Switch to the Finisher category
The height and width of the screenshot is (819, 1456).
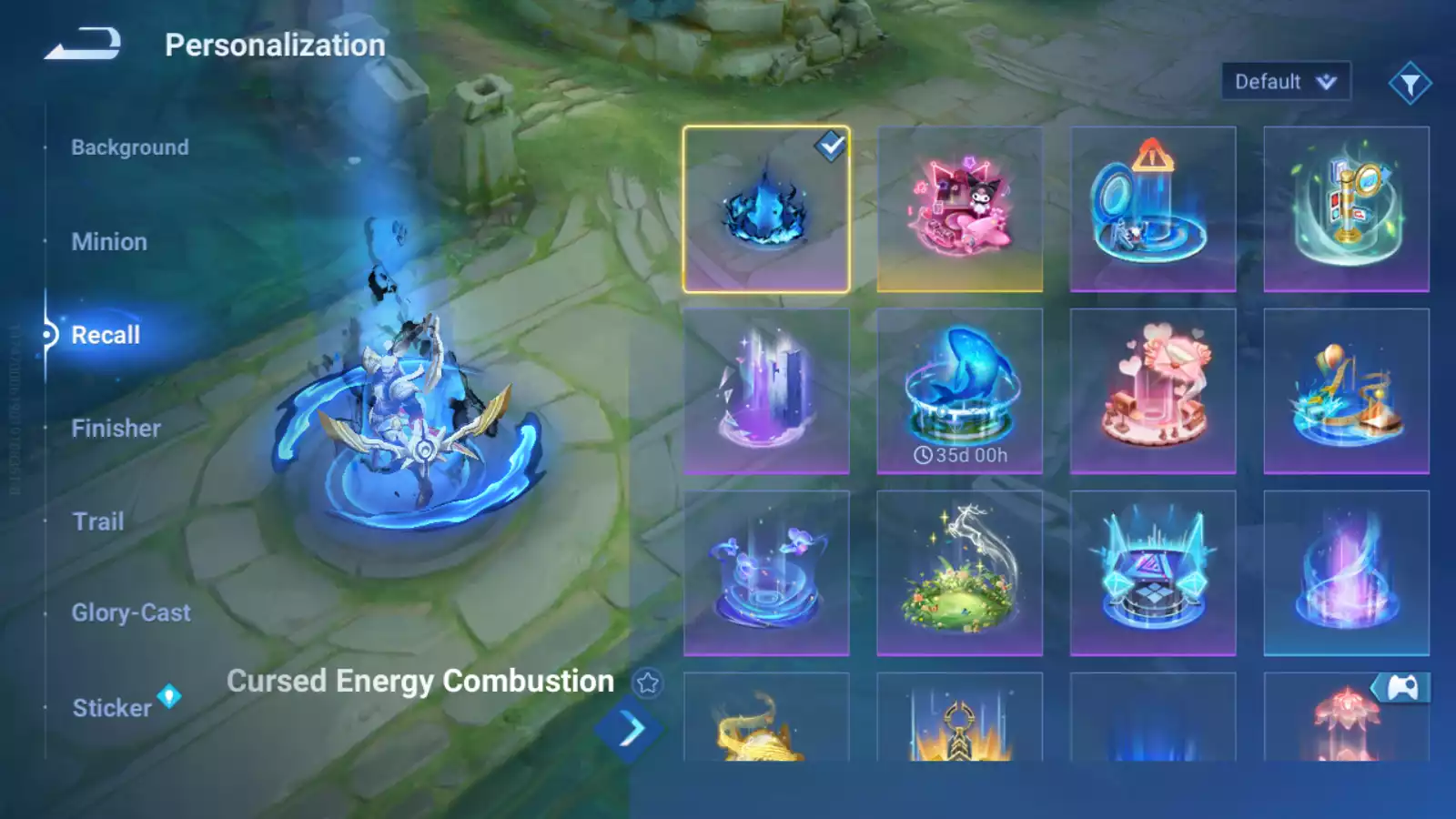click(x=116, y=429)
